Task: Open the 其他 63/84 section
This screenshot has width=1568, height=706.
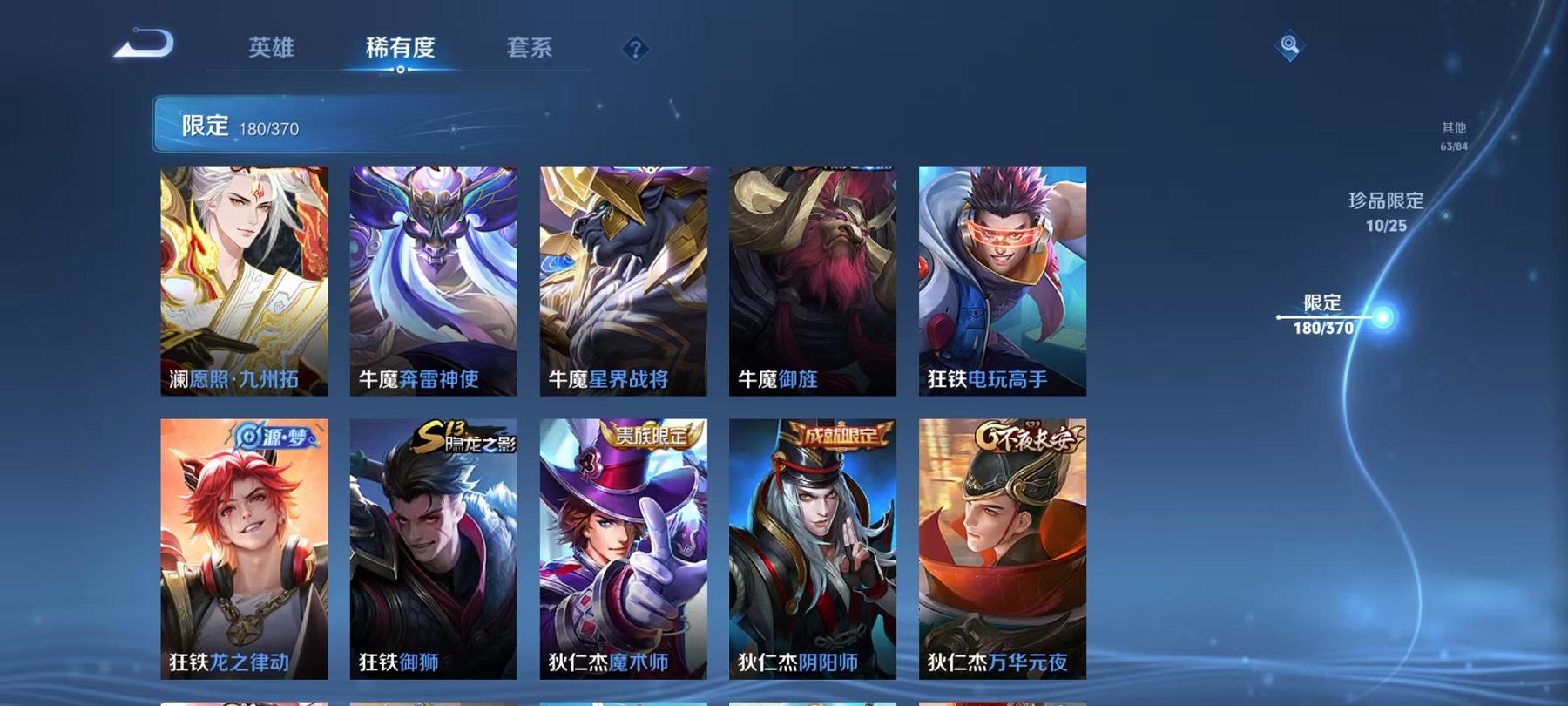Action: pos(1452,135)
